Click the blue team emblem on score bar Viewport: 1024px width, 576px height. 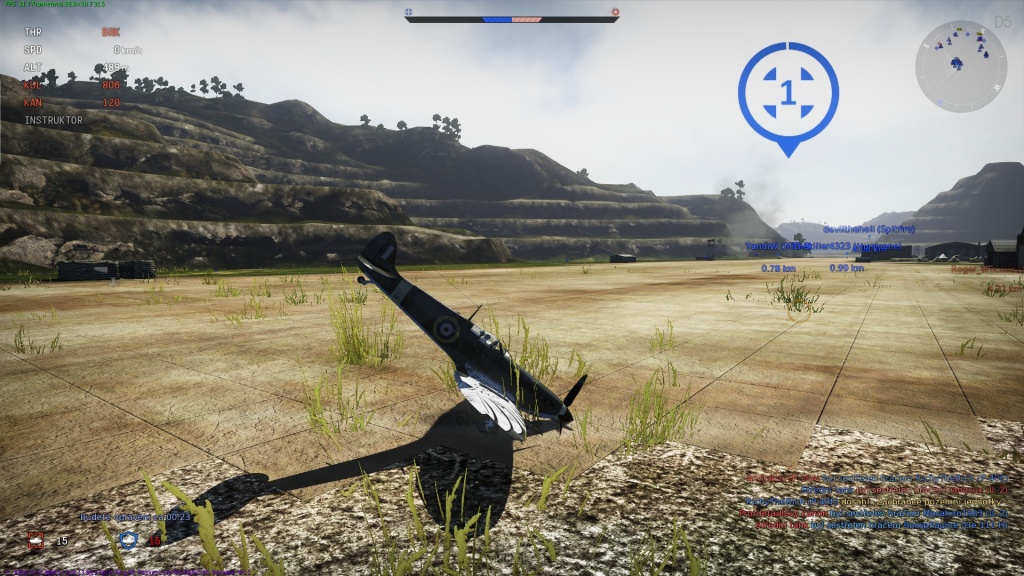pos(409,12)
